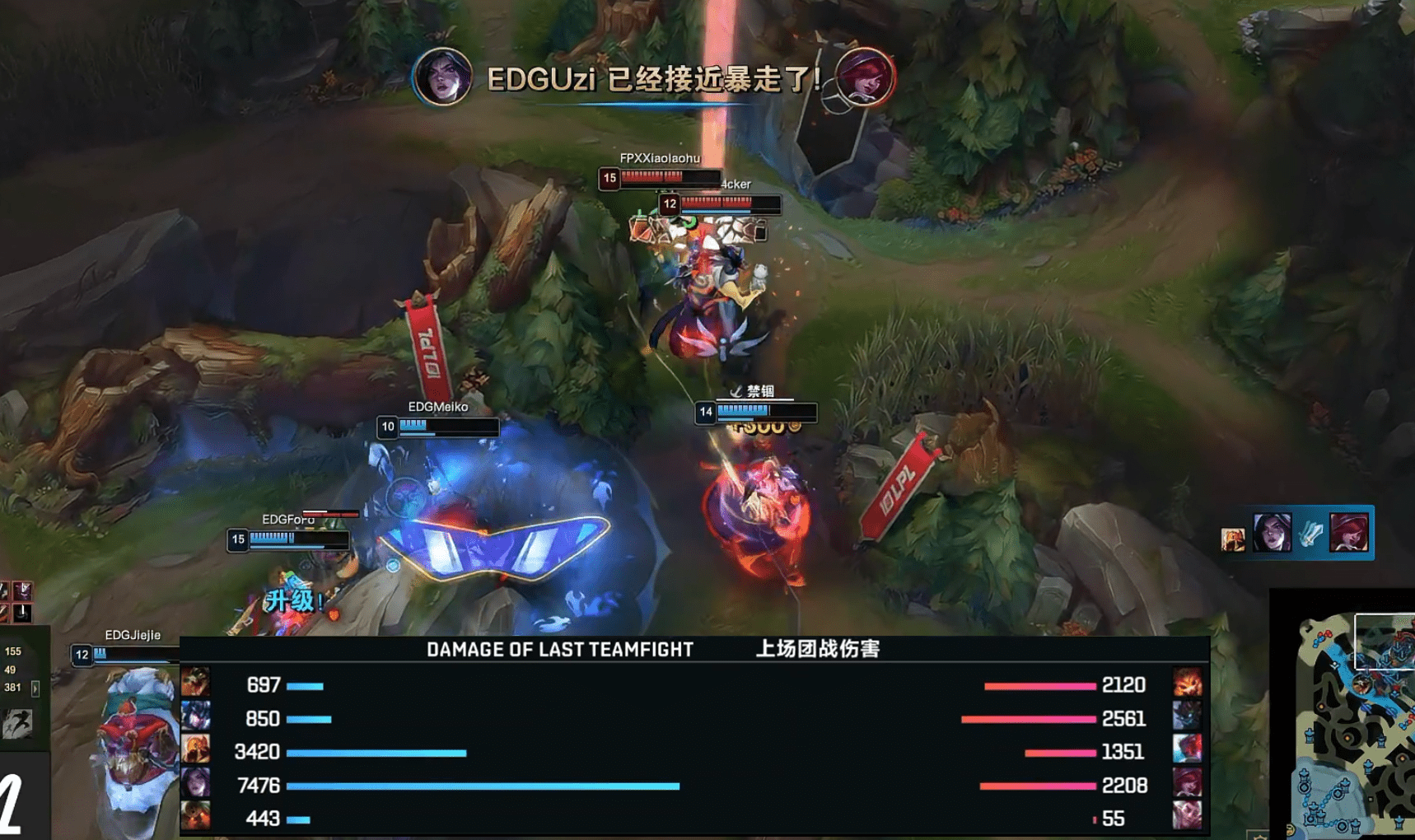Image resolution: width=1415 pixels, height=840 pixels.
Task: Select the champion portrait beside 1351 damage
Action: tap(1187, 751)
